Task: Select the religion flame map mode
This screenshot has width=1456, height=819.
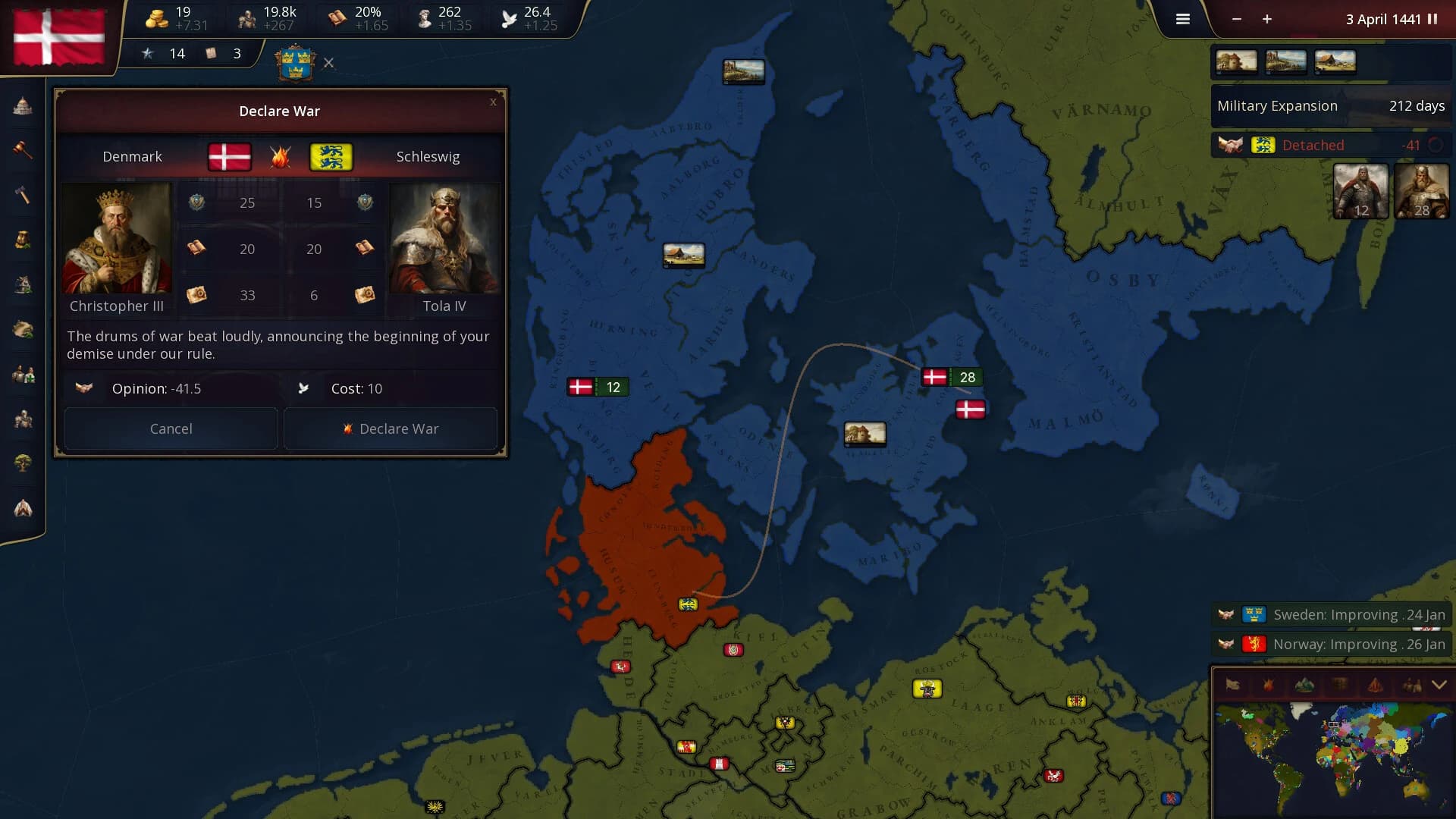Action: 1374,685
